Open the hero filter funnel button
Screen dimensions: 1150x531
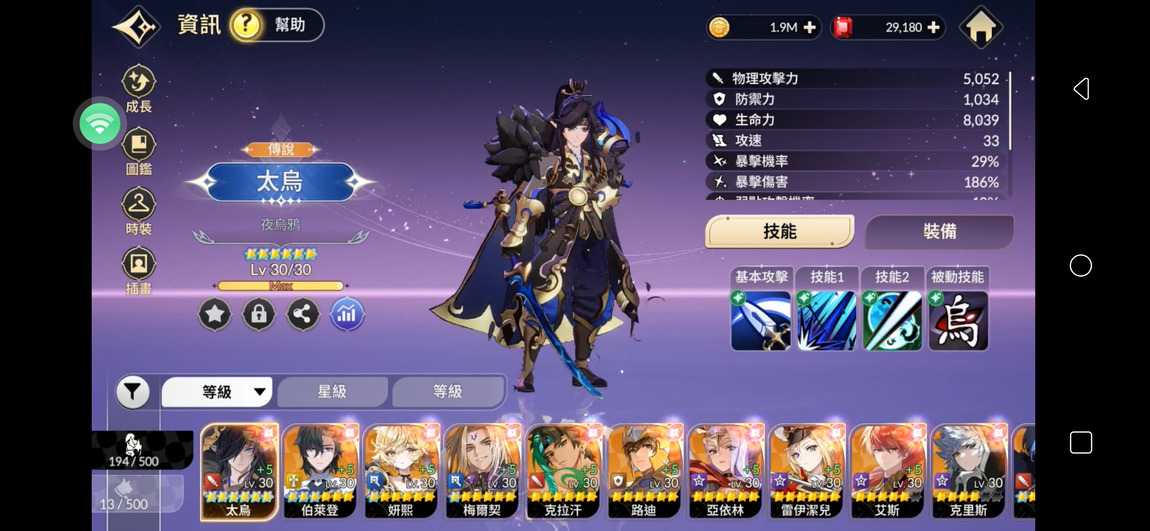(x=133, y=392)
